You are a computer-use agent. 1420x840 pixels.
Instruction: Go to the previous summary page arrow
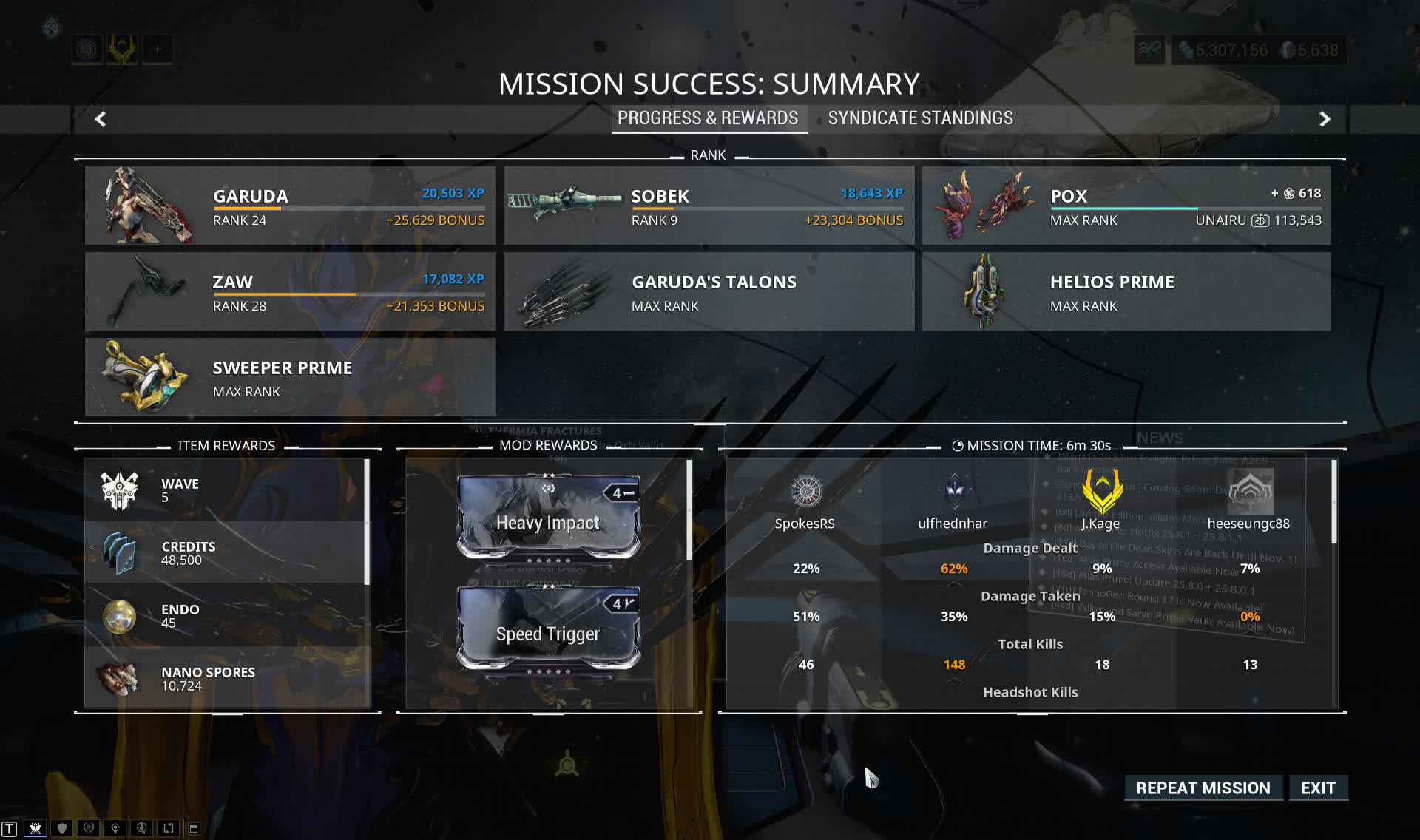(x=101, y=119)
